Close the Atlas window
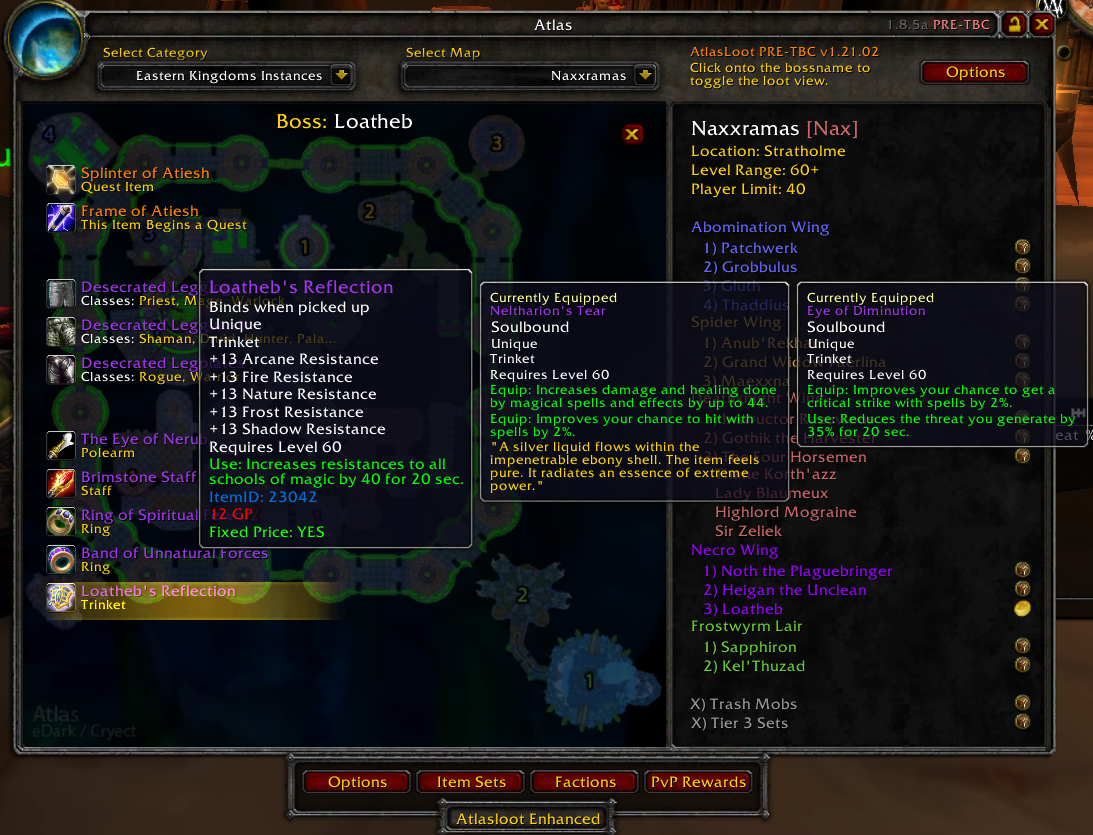1093x835 pixels. [1042, 24]
